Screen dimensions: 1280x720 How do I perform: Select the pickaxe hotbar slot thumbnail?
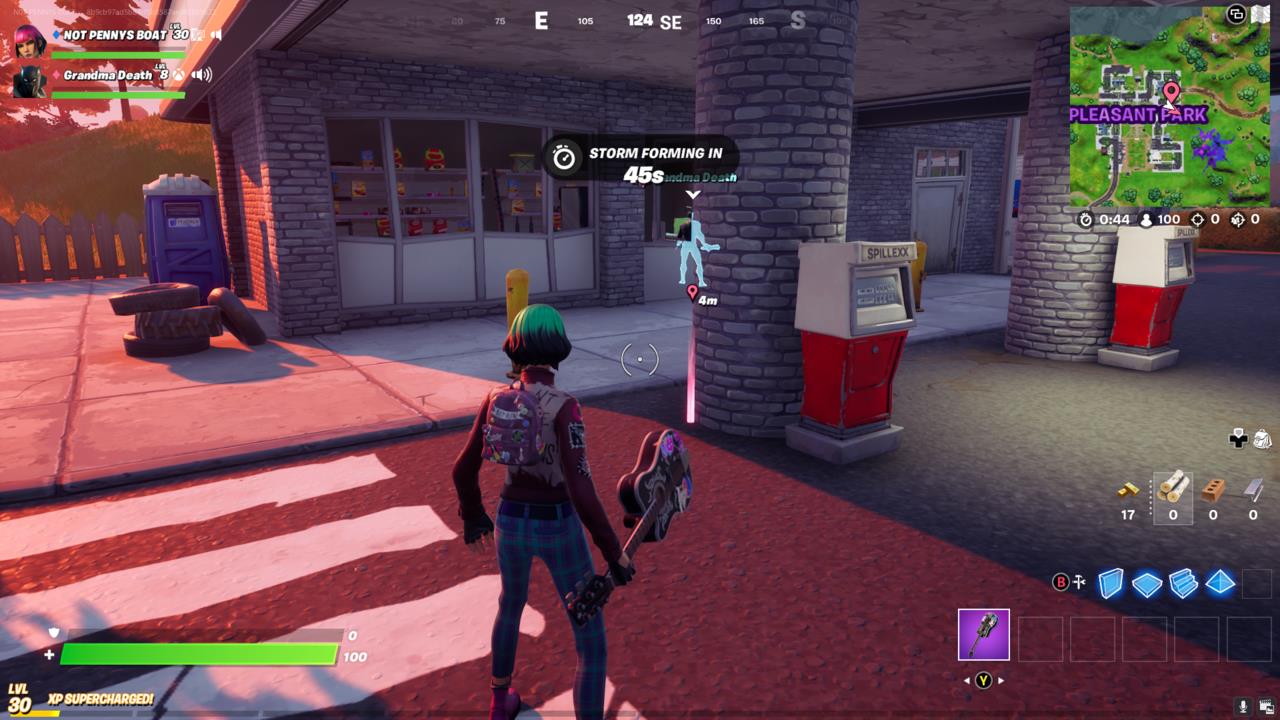983,635
